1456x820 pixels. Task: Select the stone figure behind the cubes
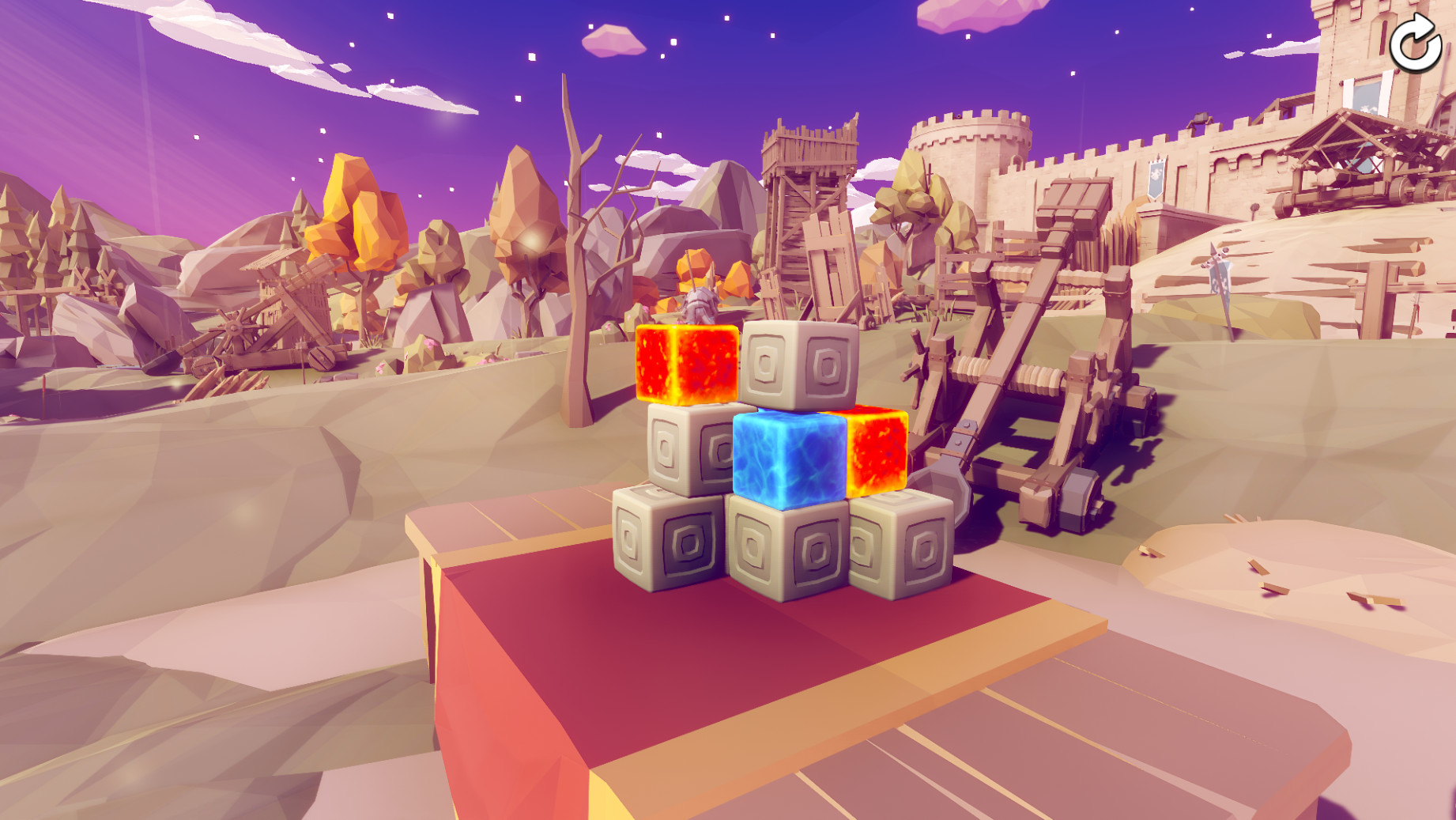[703, 304]
